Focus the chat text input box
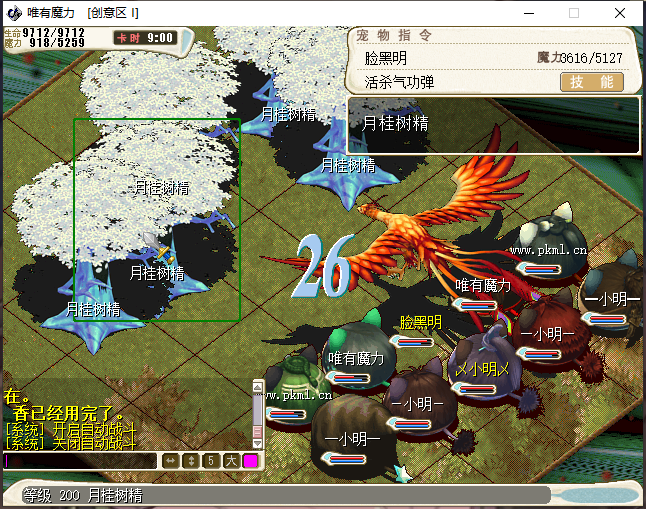The image size is (646, 509). [x=80, y=461]
